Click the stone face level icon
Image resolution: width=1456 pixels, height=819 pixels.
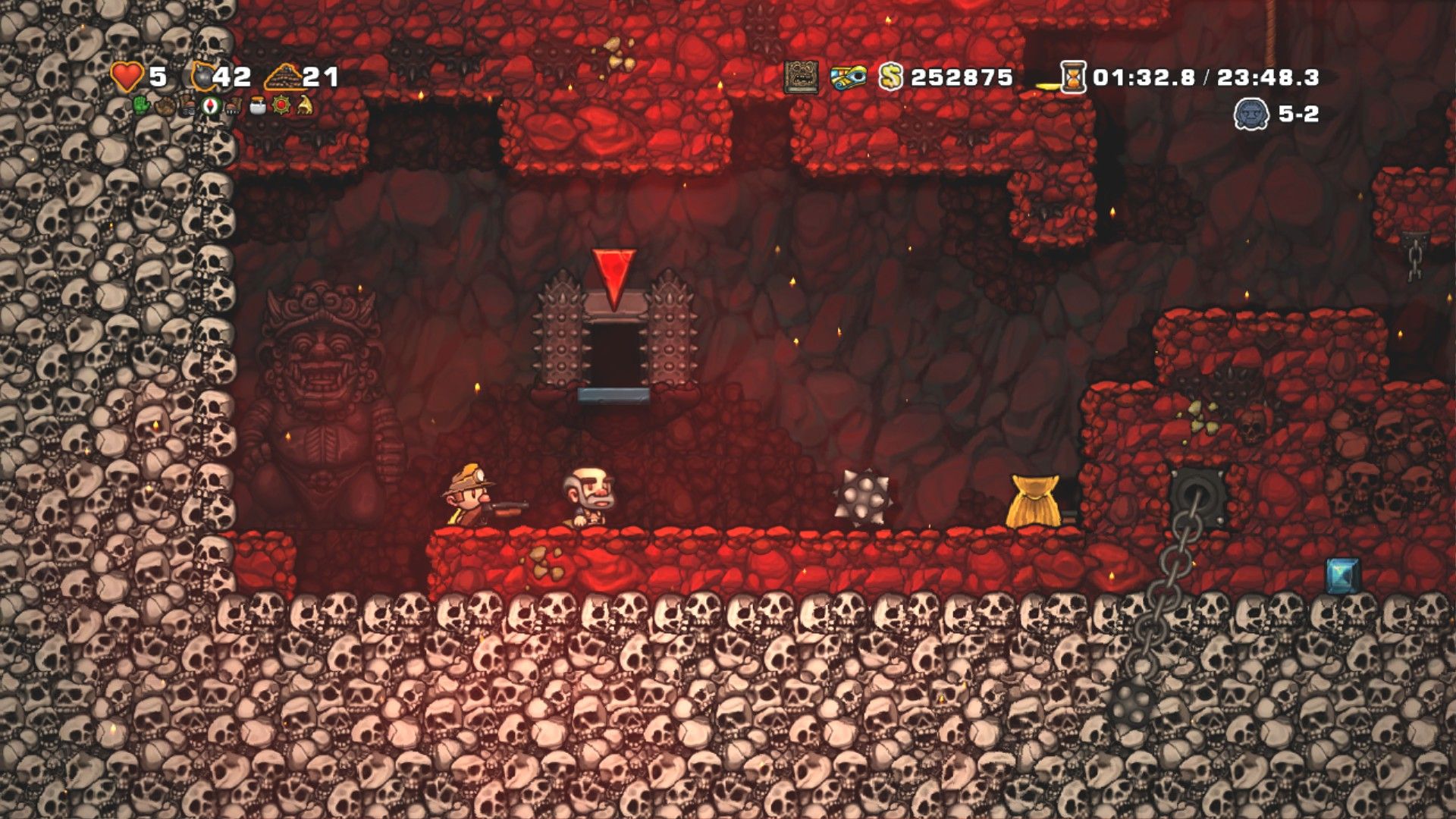[x=1251, y=114]
